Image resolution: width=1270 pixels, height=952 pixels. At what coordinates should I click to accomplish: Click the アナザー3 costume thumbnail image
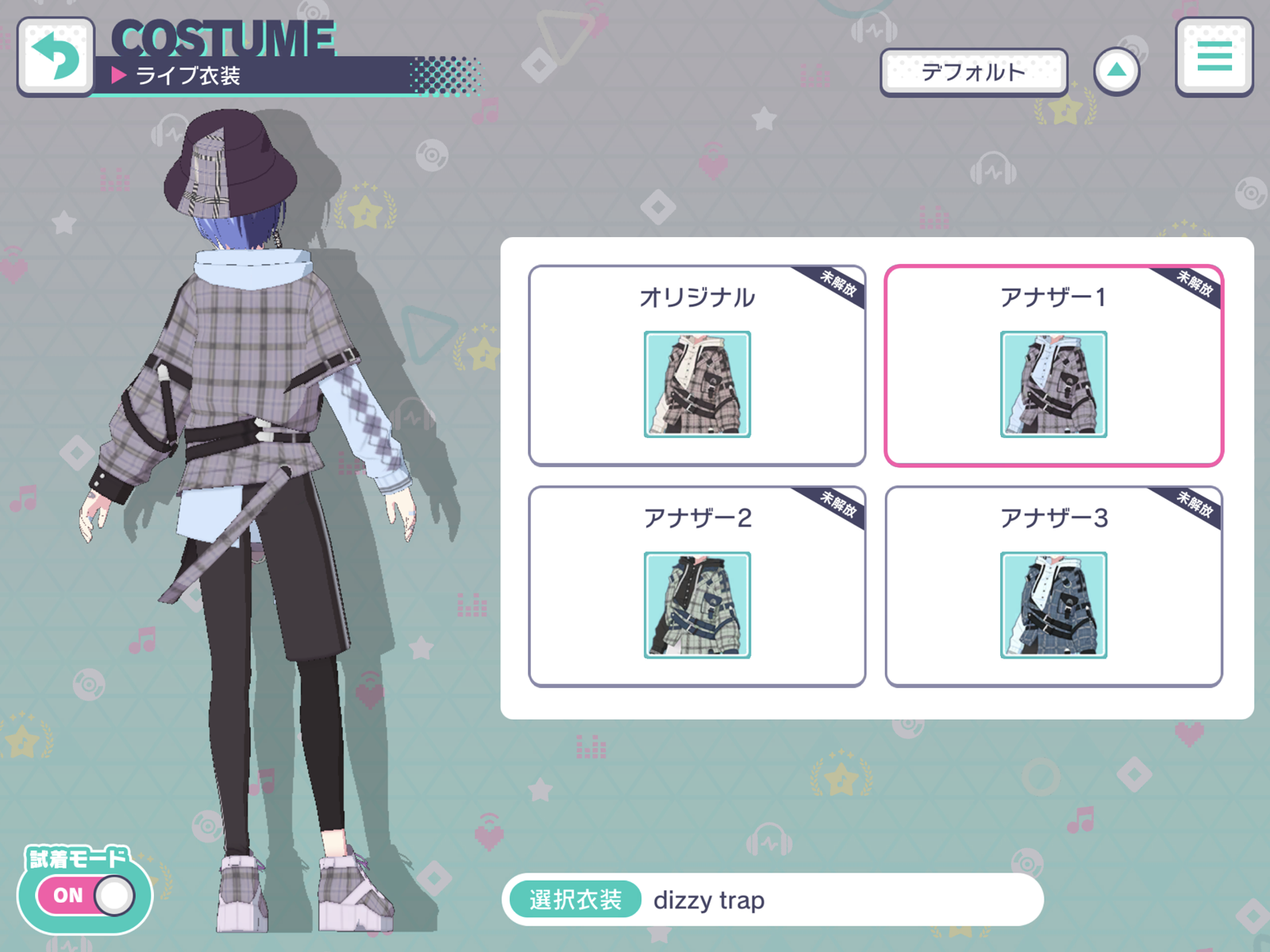pos(1053,605)
